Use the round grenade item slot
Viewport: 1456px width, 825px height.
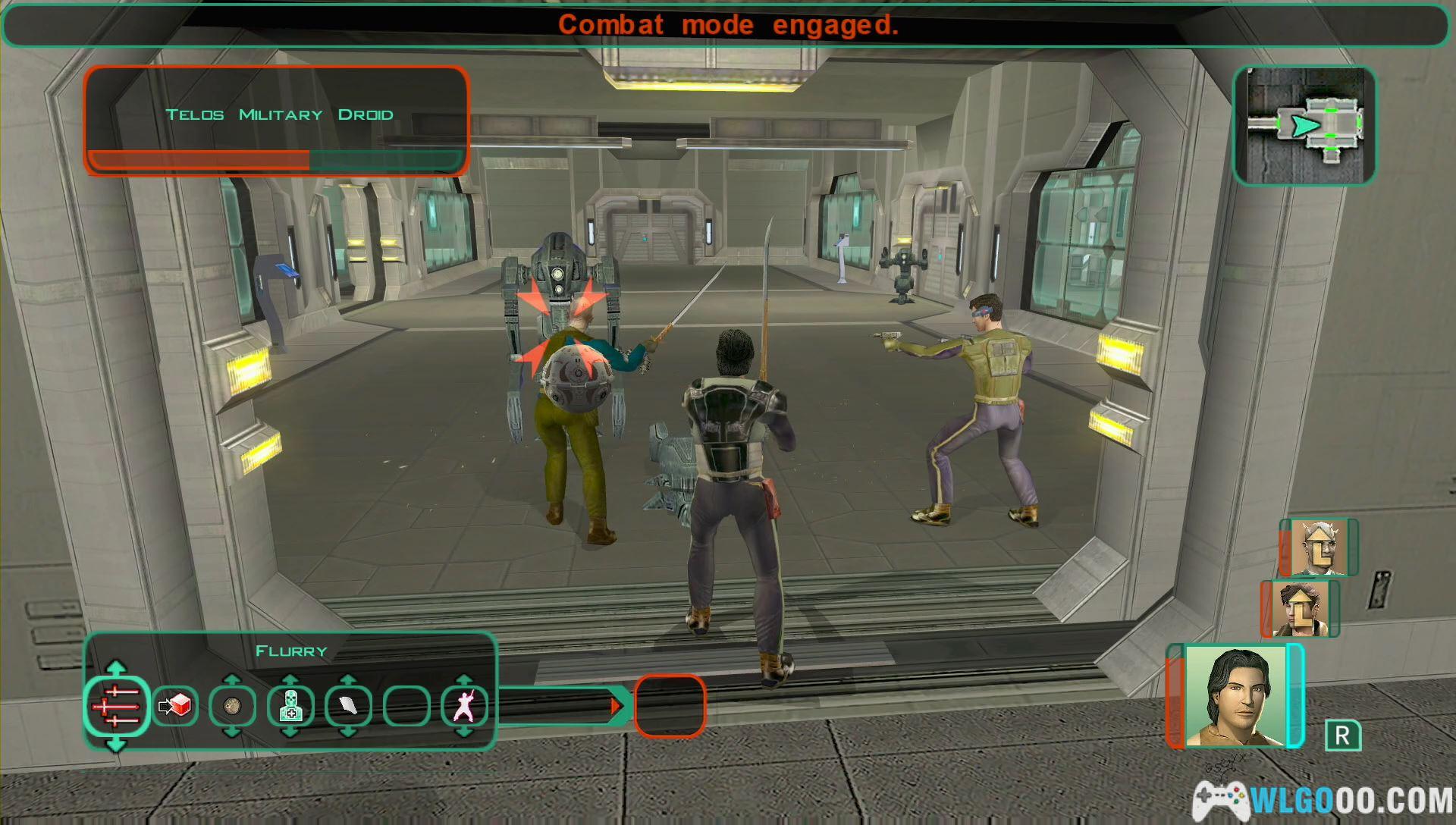(233, 707)
